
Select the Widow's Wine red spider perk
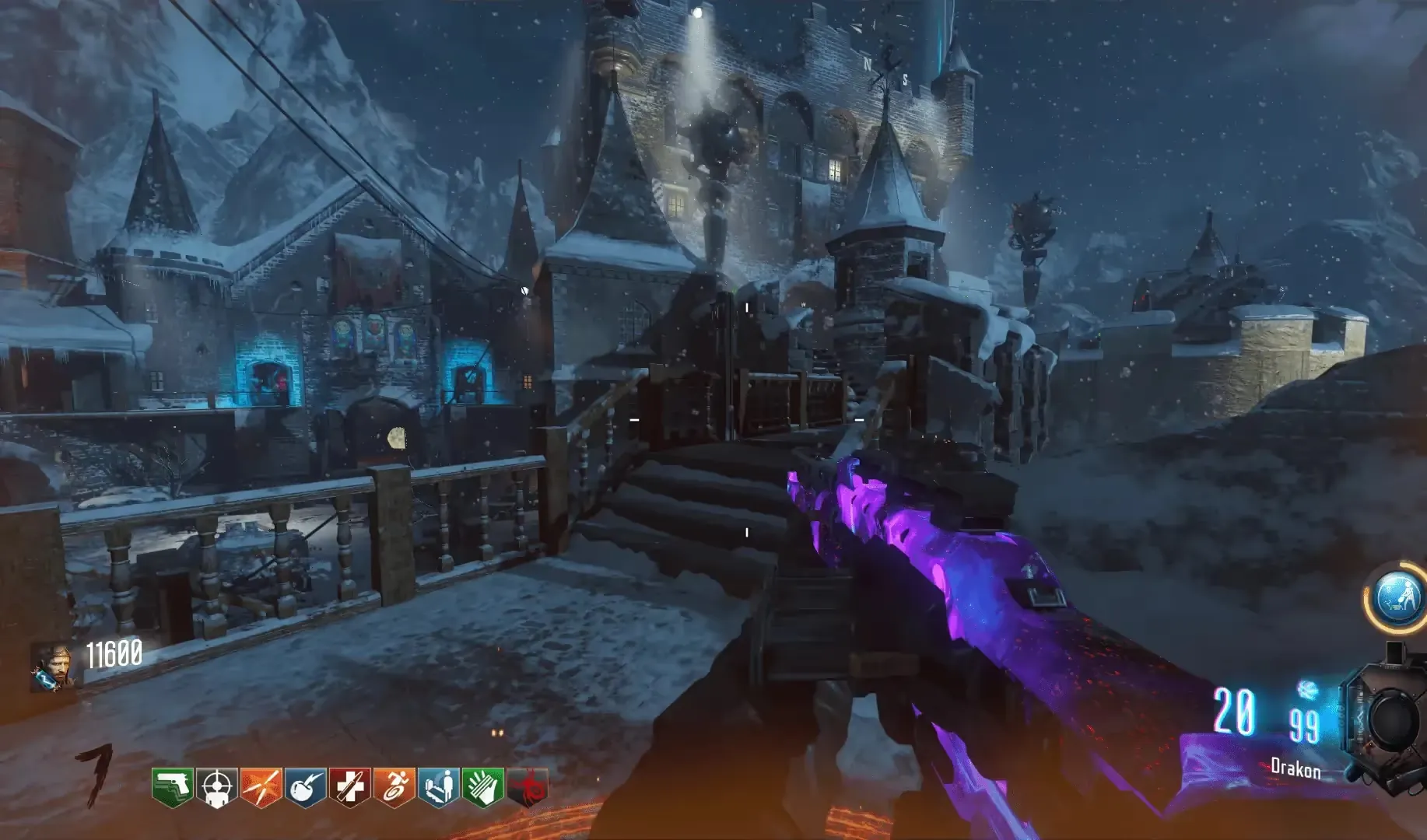point(528,786)
